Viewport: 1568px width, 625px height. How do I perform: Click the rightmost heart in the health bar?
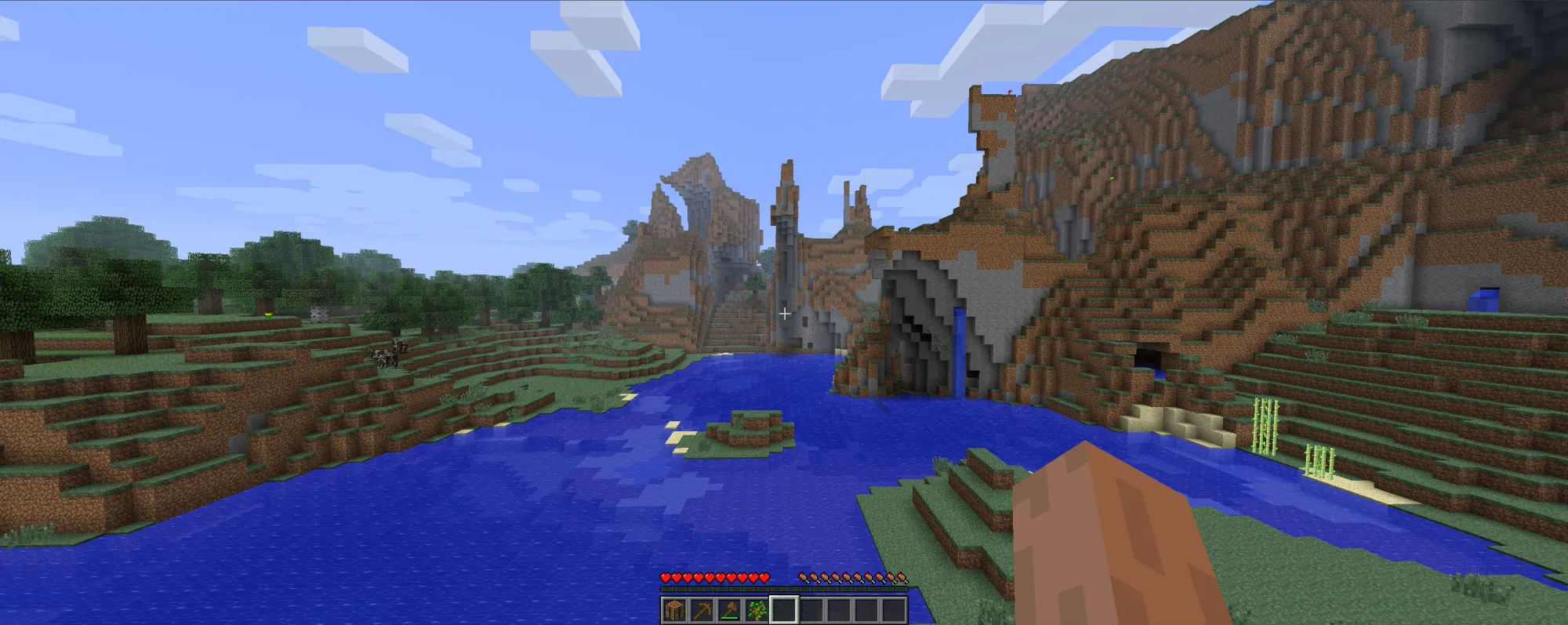tap(764, 578)
